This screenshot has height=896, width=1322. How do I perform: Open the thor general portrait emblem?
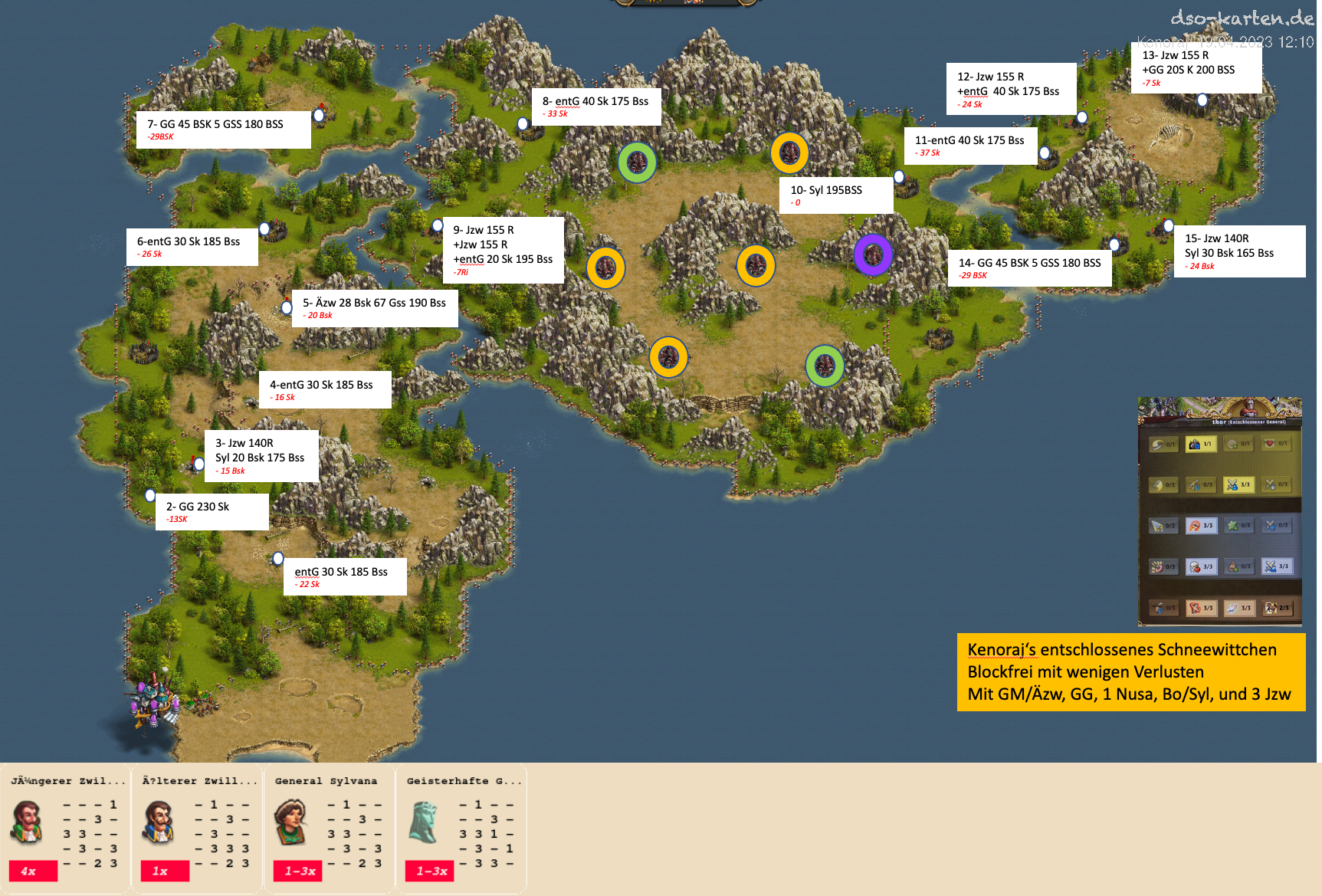1249,407
